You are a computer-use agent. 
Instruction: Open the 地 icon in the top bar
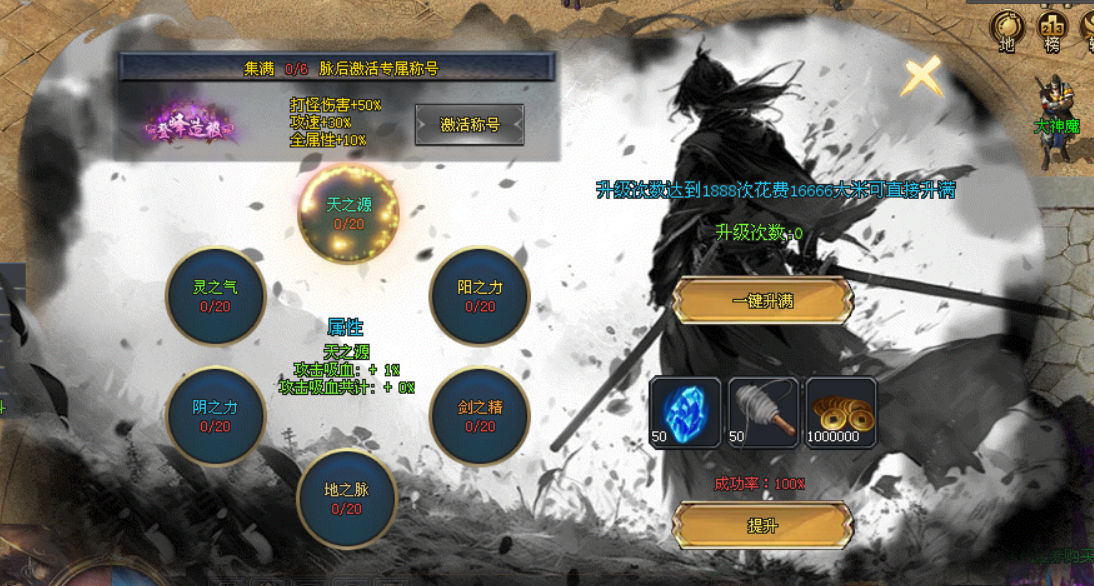tap(1007, 30)
